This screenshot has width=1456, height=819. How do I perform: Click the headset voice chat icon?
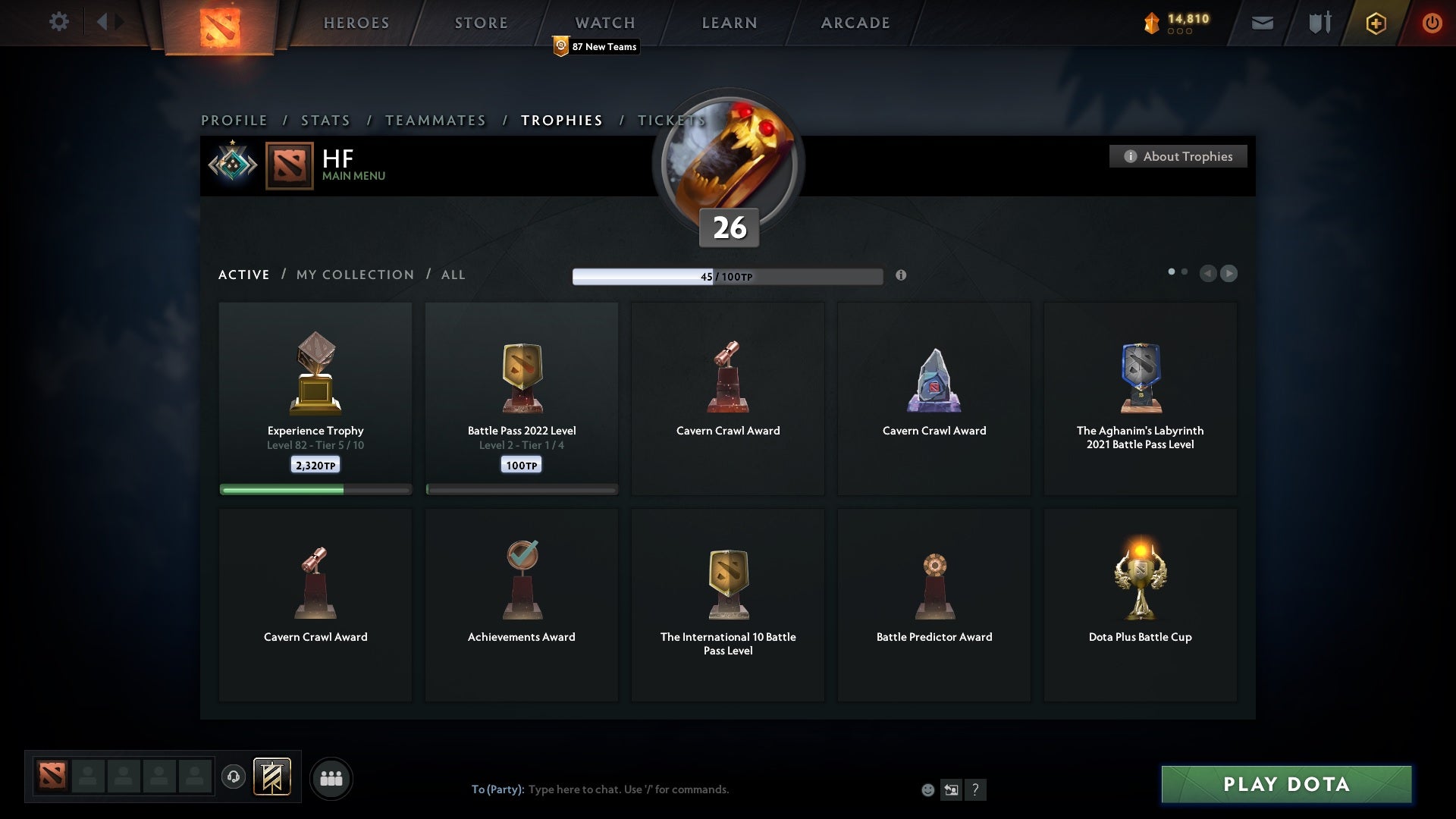pyautogui.click(x=234, y=778)
